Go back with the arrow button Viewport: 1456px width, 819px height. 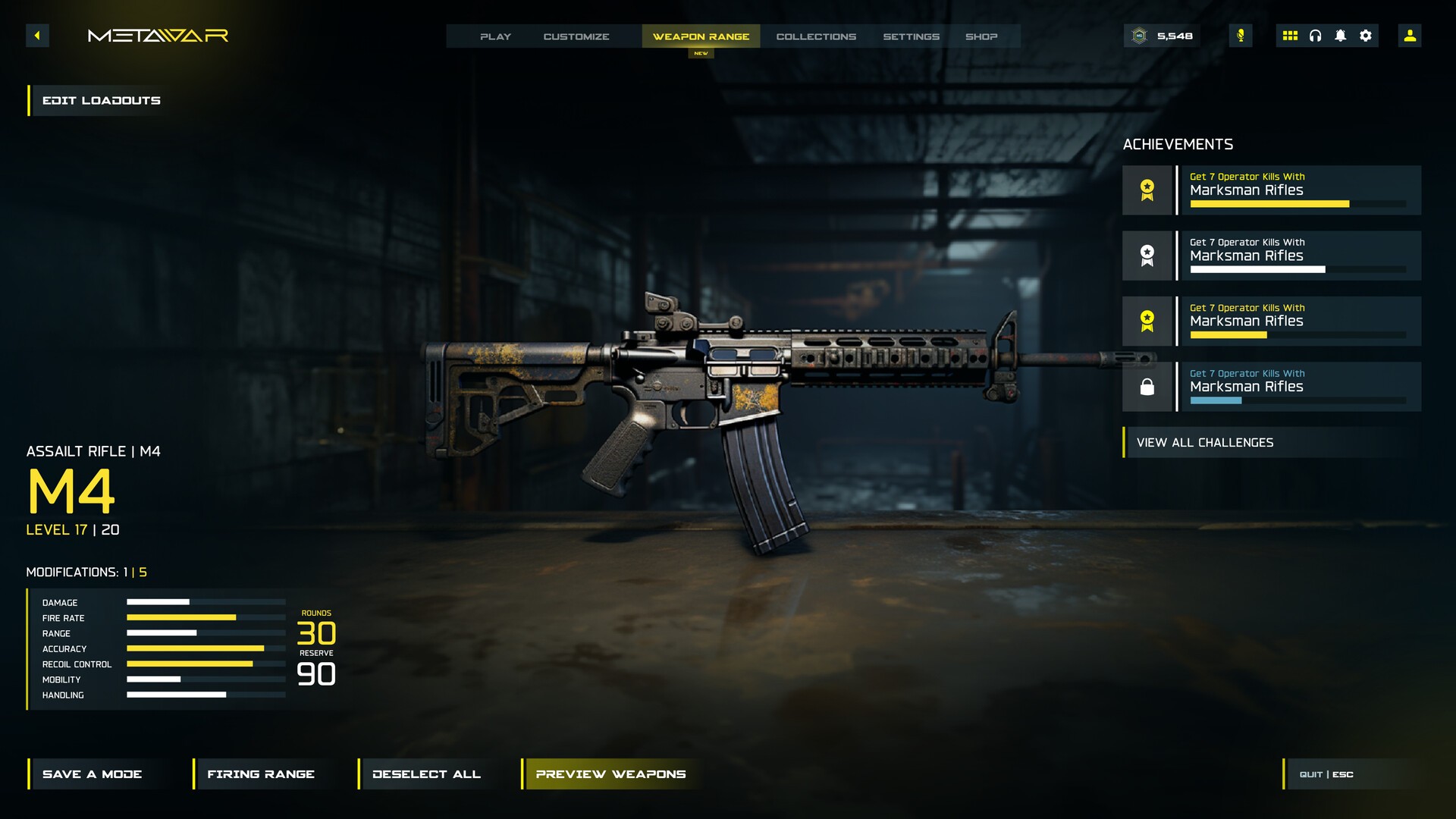(x=37, y=36)
